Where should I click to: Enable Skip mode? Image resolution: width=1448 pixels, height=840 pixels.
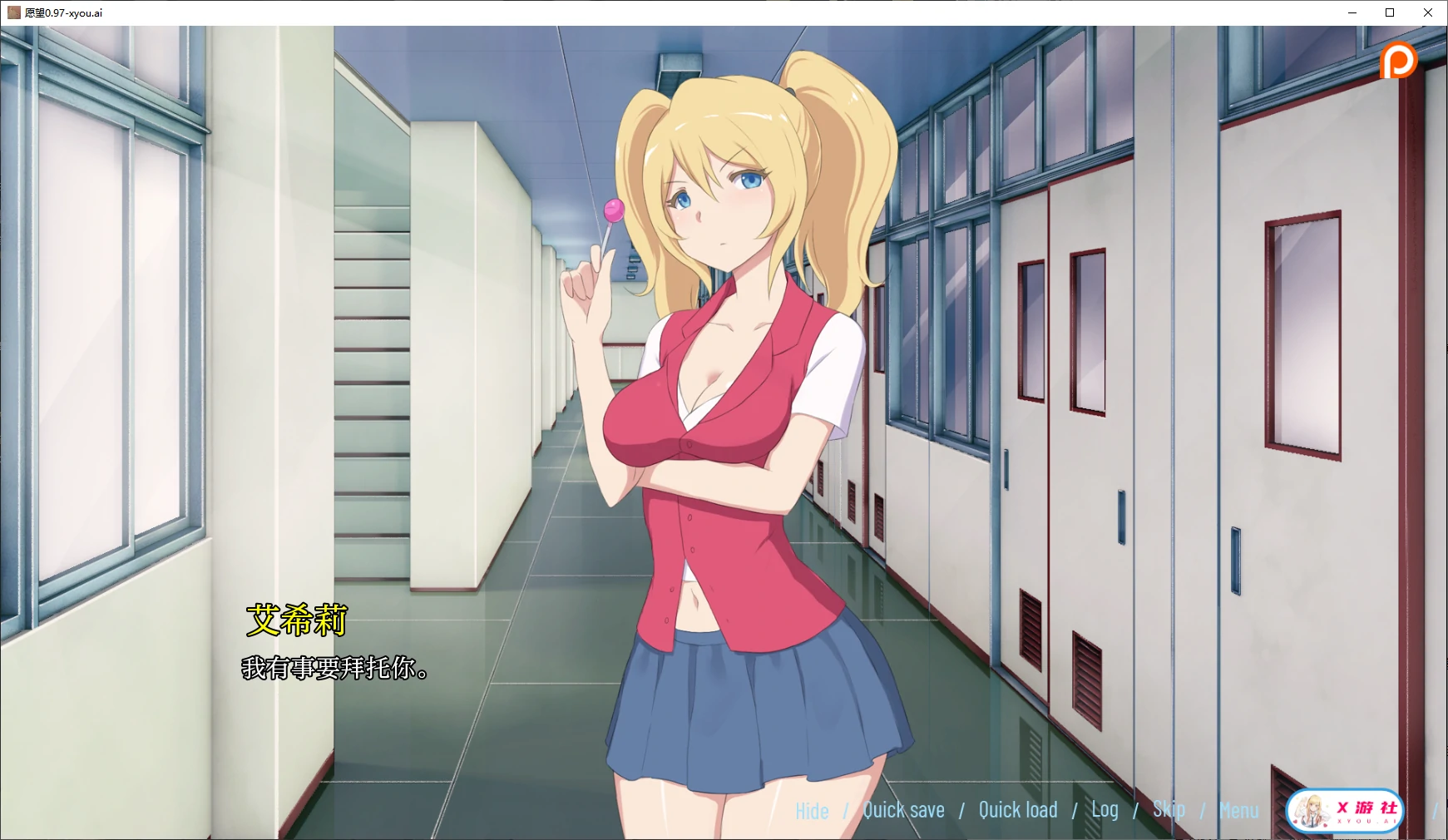pyautogui.click(x=1170, y=809)
